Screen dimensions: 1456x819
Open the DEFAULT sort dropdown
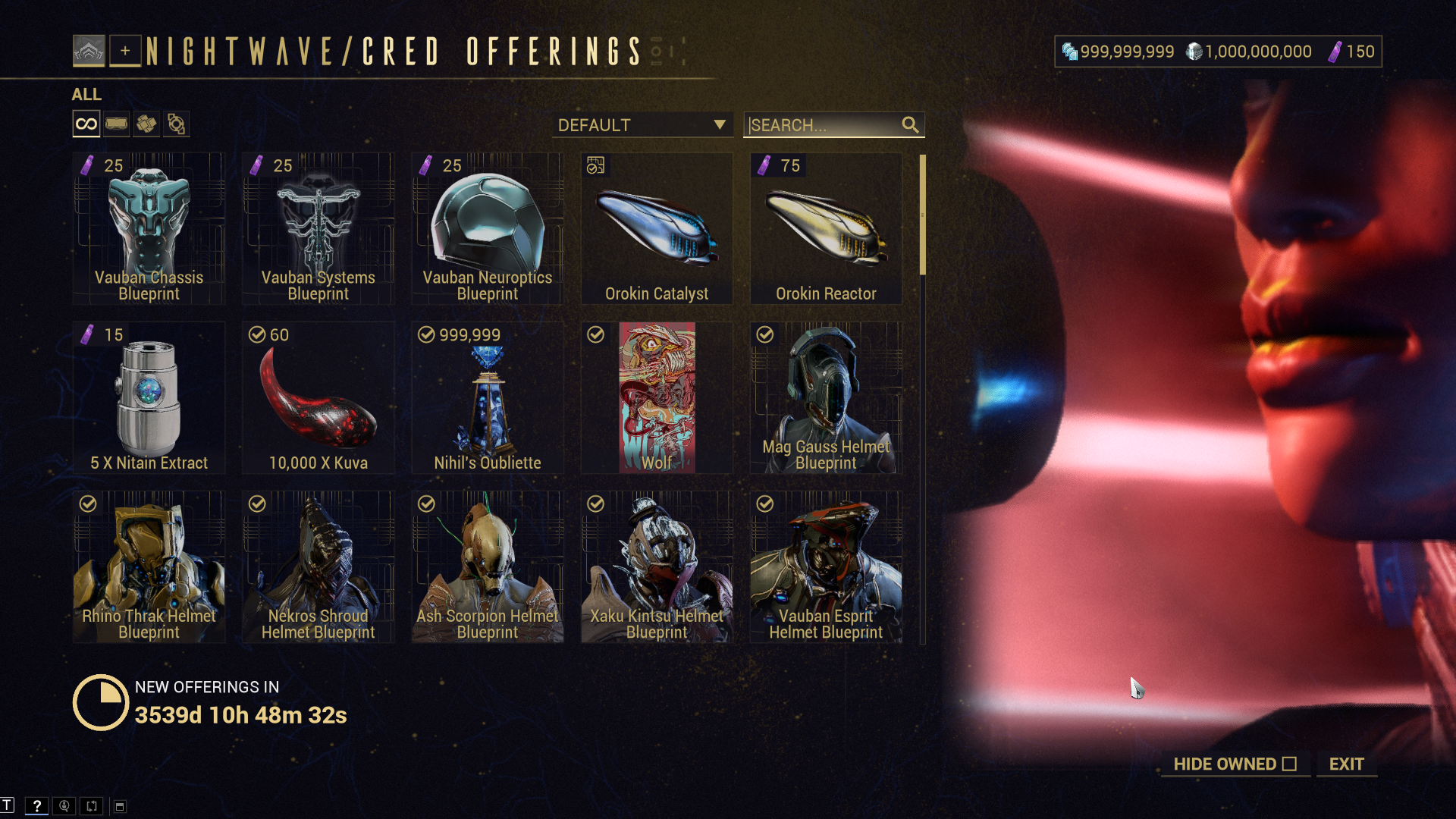642,125
